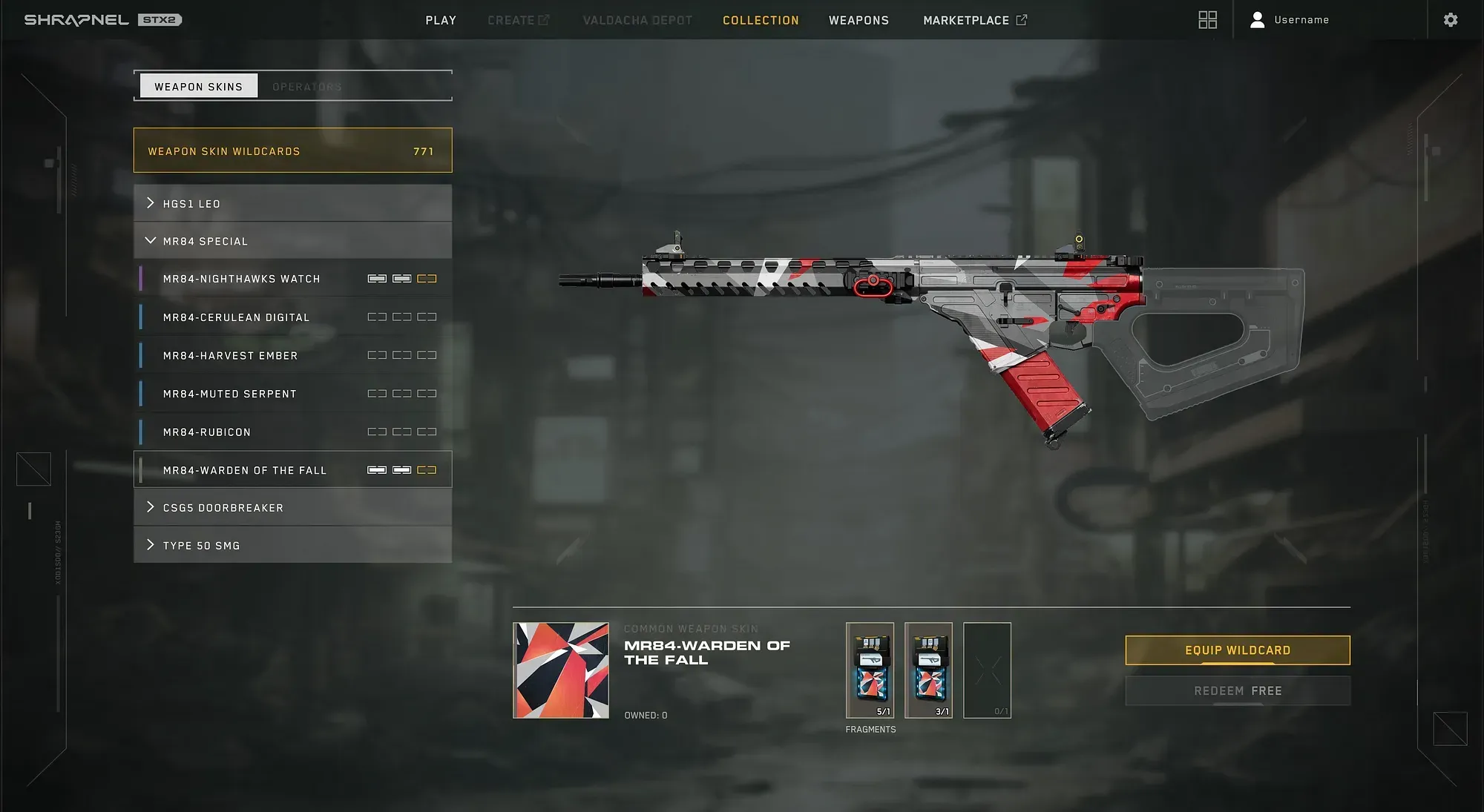Viewport: 1484px width, 812px height.
Task: Open the Weapons menu item
Action: (858, 20)
